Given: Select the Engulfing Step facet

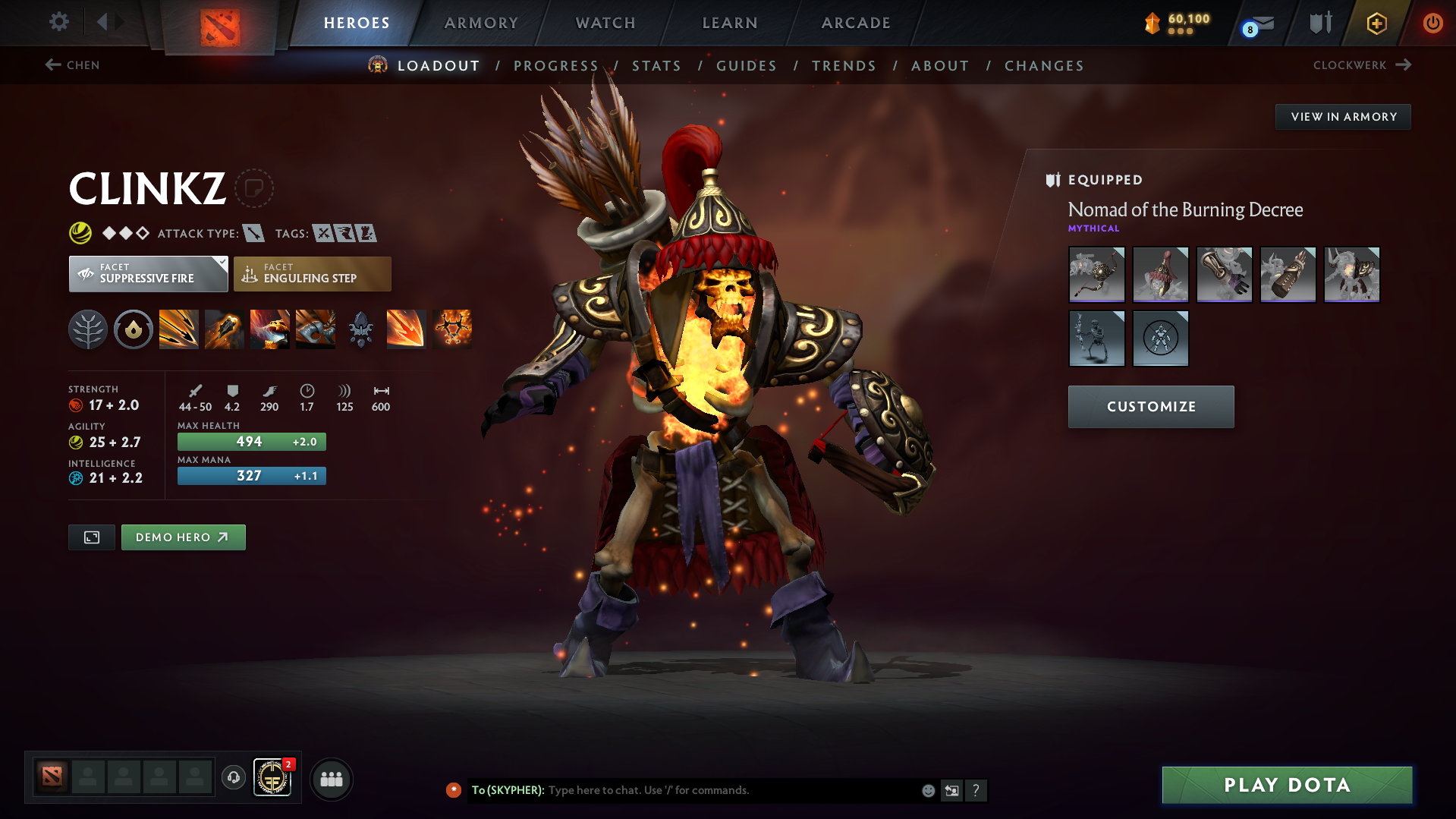Looking at the screenshot, I should coord(312,273).
